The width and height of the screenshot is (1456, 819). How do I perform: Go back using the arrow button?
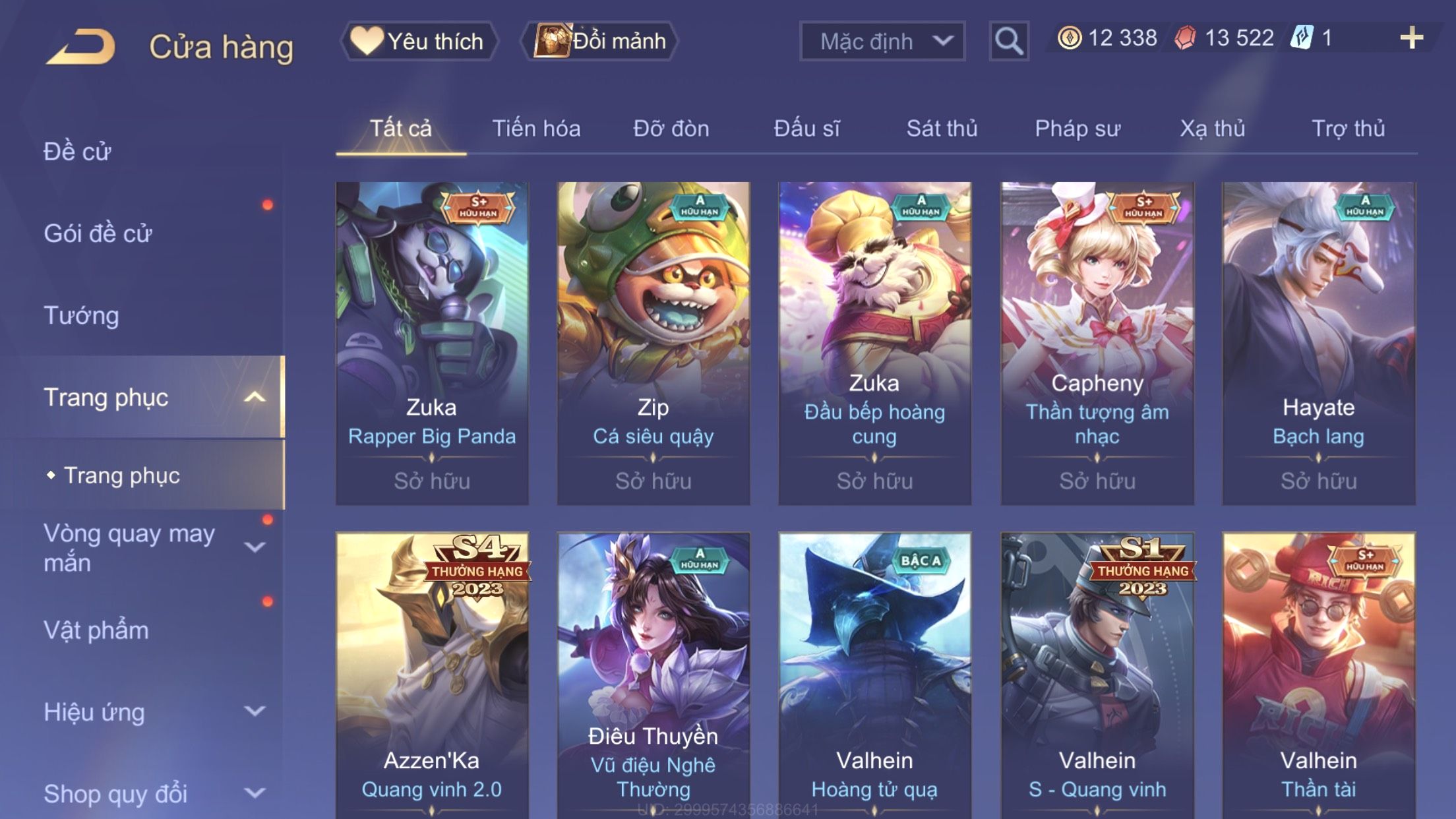coord(82,46)
